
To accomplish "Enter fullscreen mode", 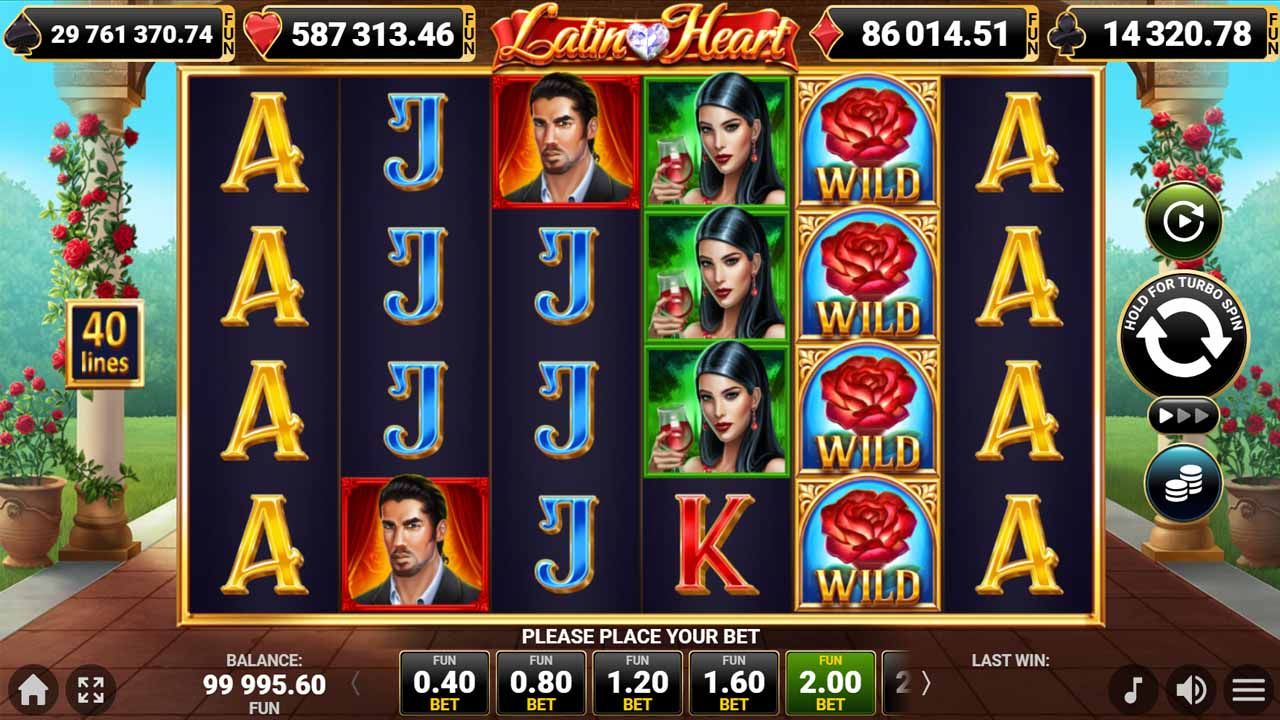I will [x=93, y=686].
